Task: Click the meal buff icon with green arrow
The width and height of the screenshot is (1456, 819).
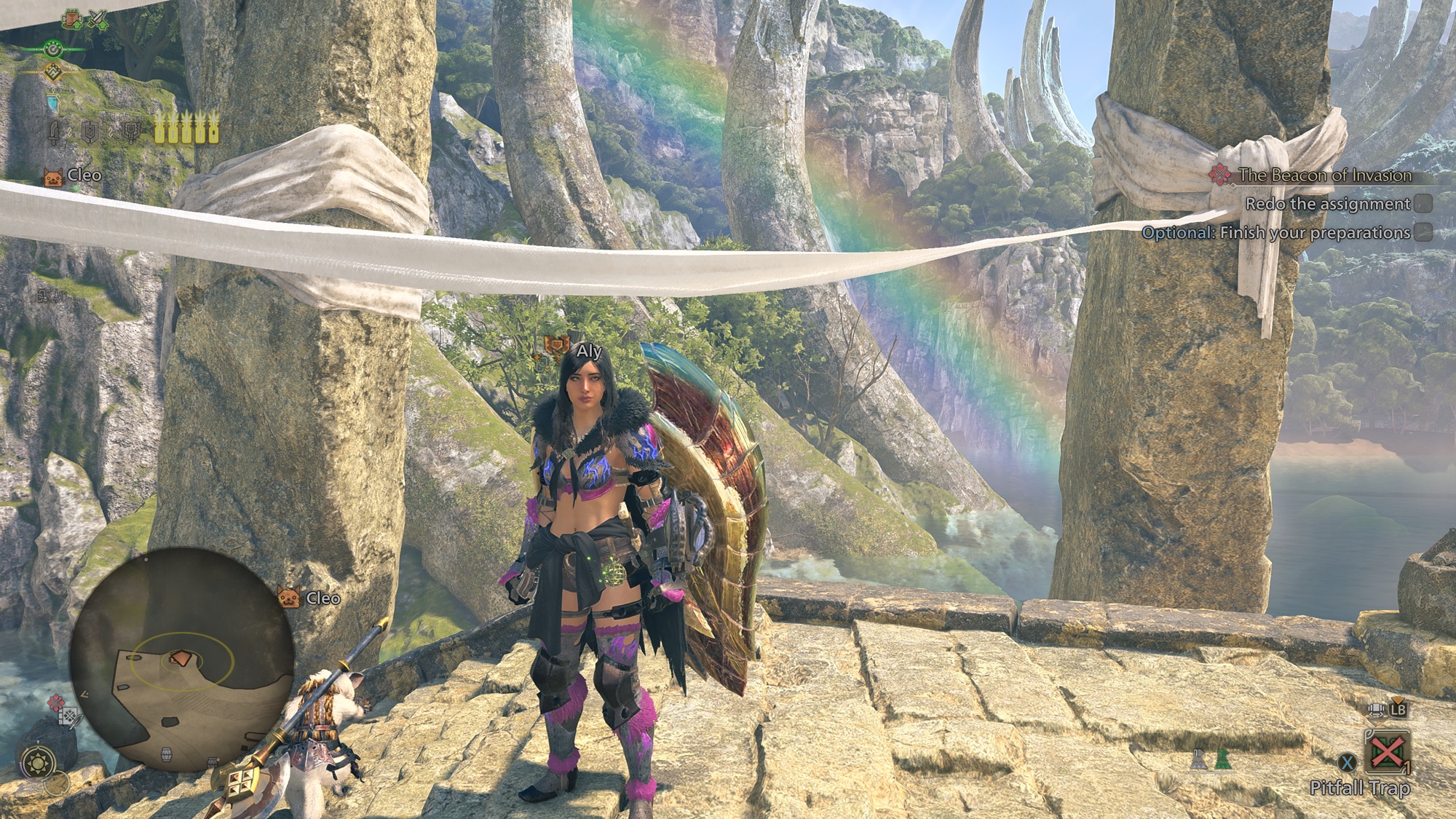Action: (x=73, y=20)
